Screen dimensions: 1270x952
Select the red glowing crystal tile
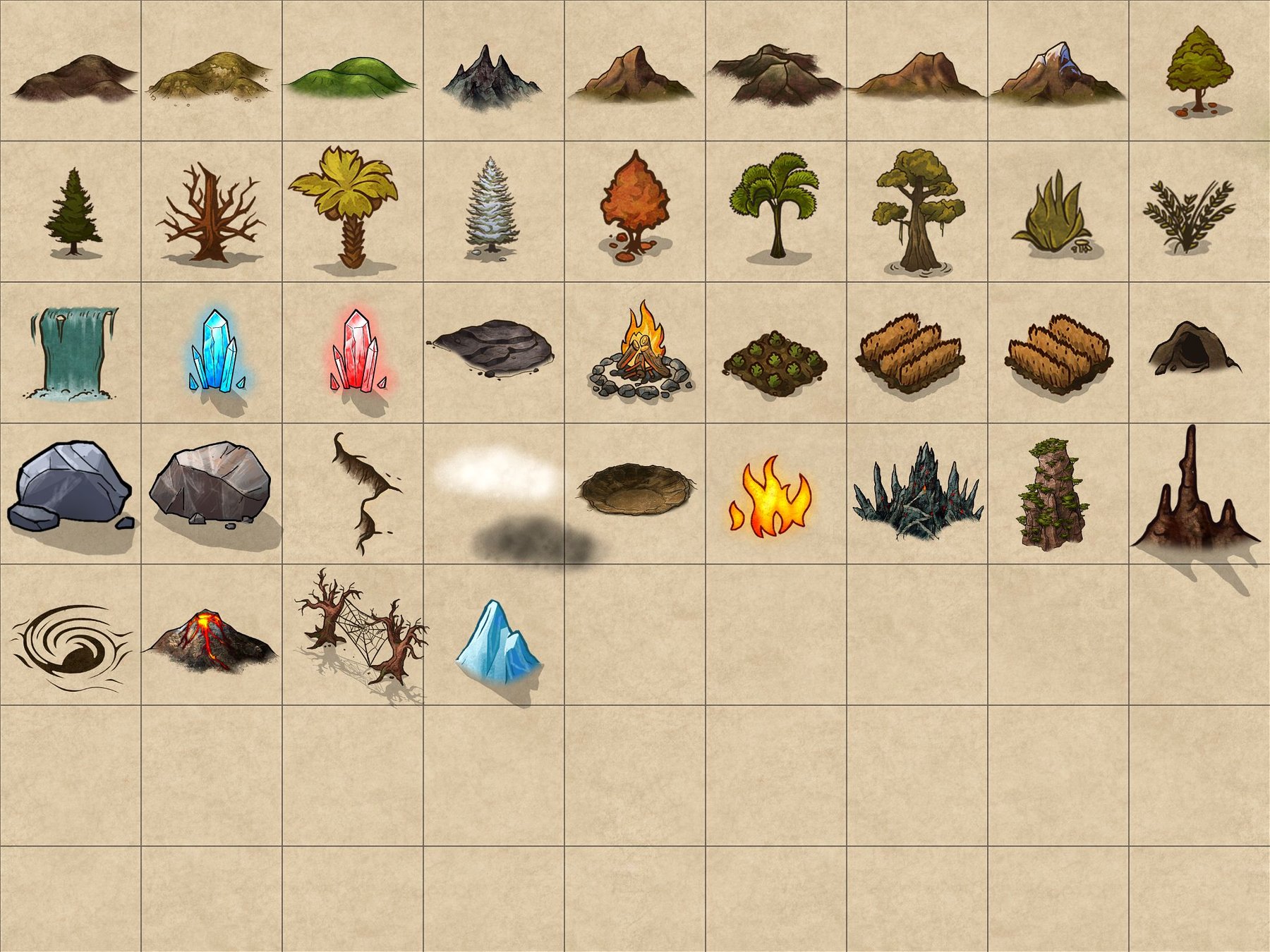coord(358,351)
